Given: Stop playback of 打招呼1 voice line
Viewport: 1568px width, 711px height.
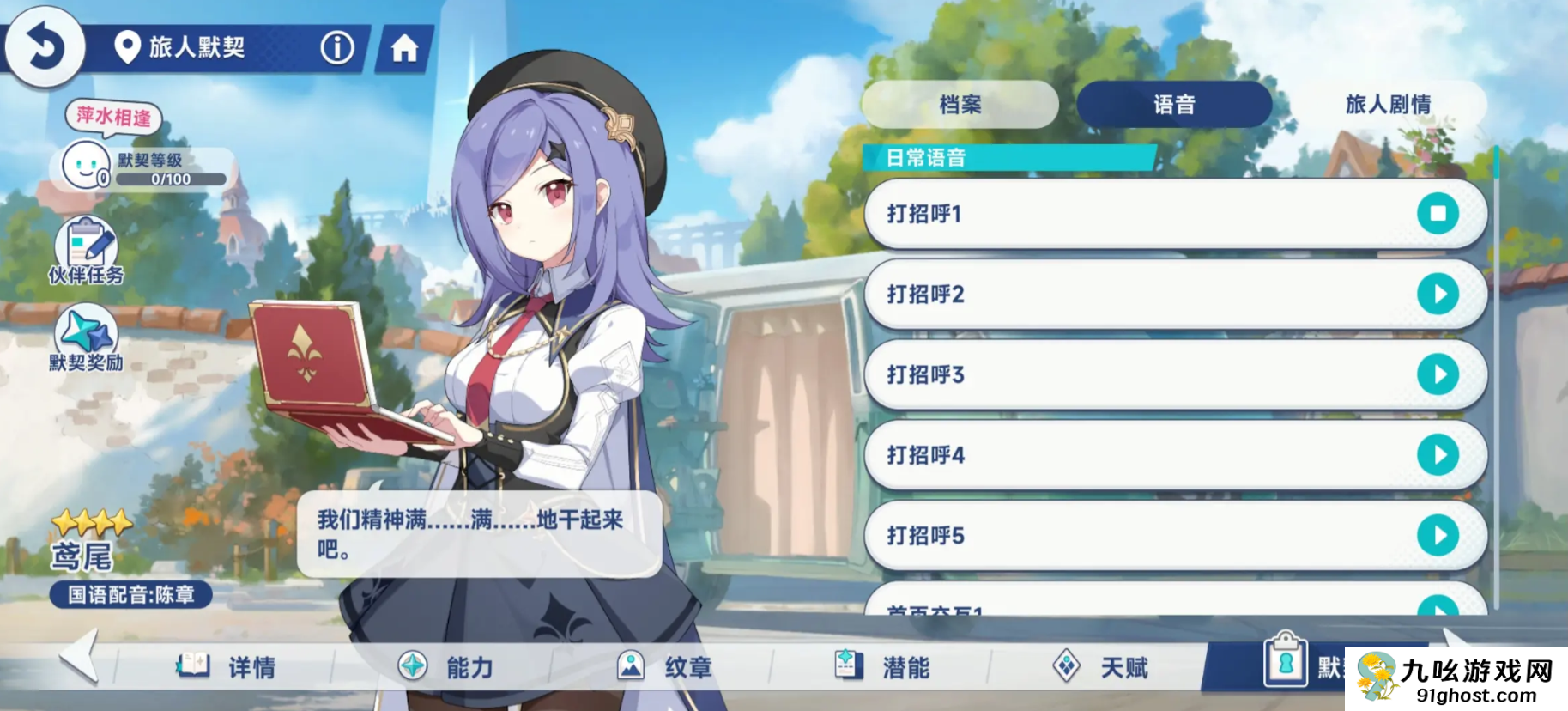Looking at the screenshot, I should click(1440, 215).
